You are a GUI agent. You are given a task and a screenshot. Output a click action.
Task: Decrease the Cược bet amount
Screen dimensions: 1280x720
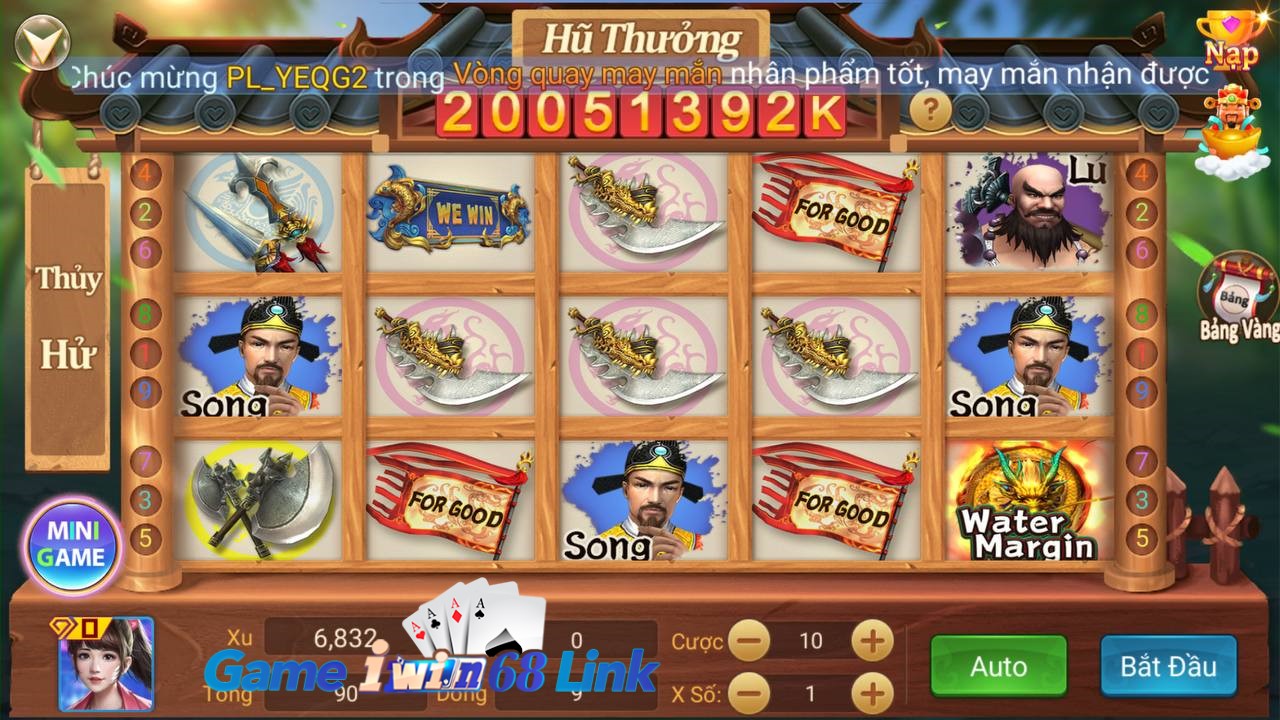click(x=749, y=640)
